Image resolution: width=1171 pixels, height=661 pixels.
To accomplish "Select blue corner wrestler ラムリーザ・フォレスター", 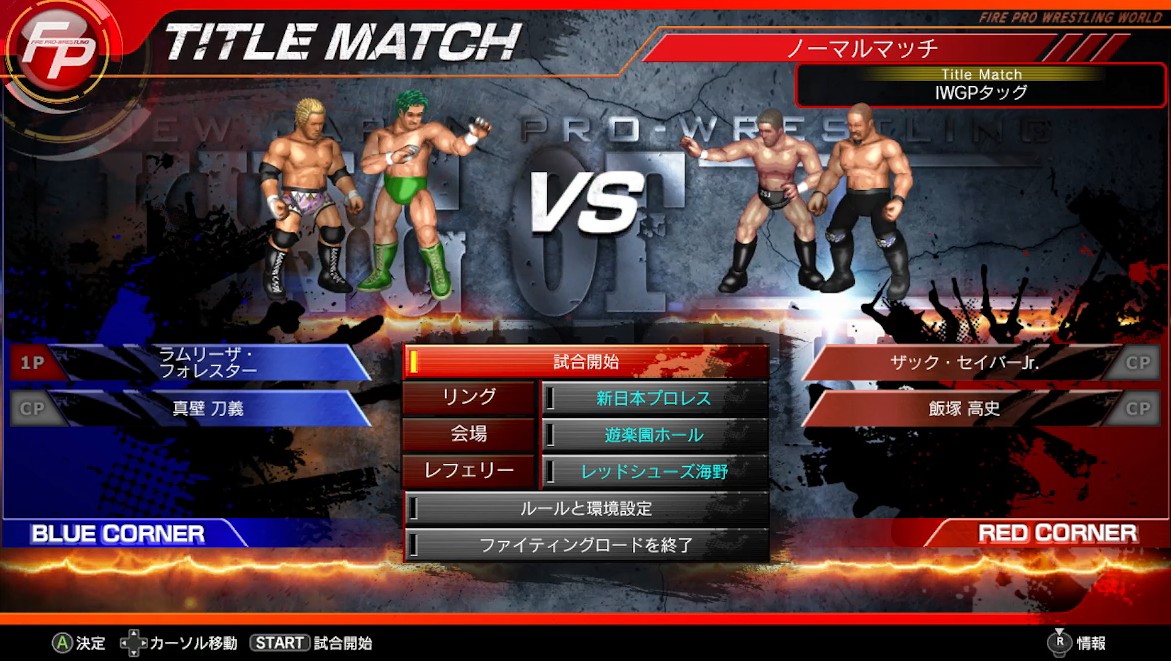I will [208, 362].
